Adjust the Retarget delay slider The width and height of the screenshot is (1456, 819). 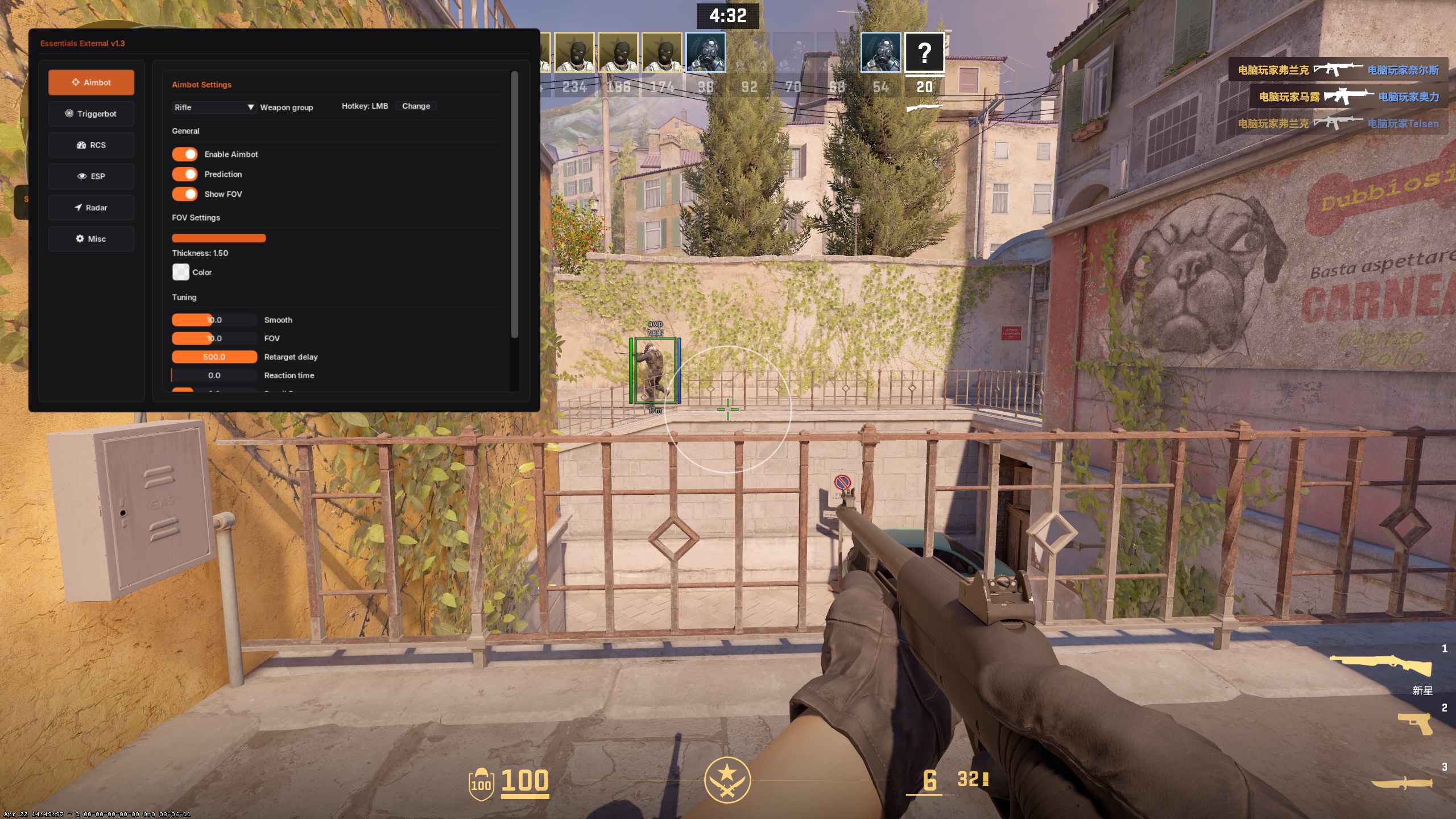(214, 357)
